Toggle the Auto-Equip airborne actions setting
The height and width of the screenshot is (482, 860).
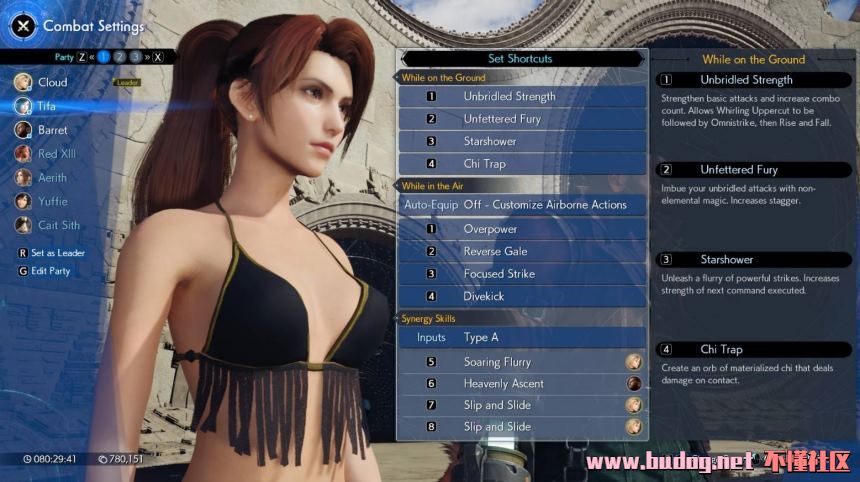pyautogui.click(x=522, y=205)
